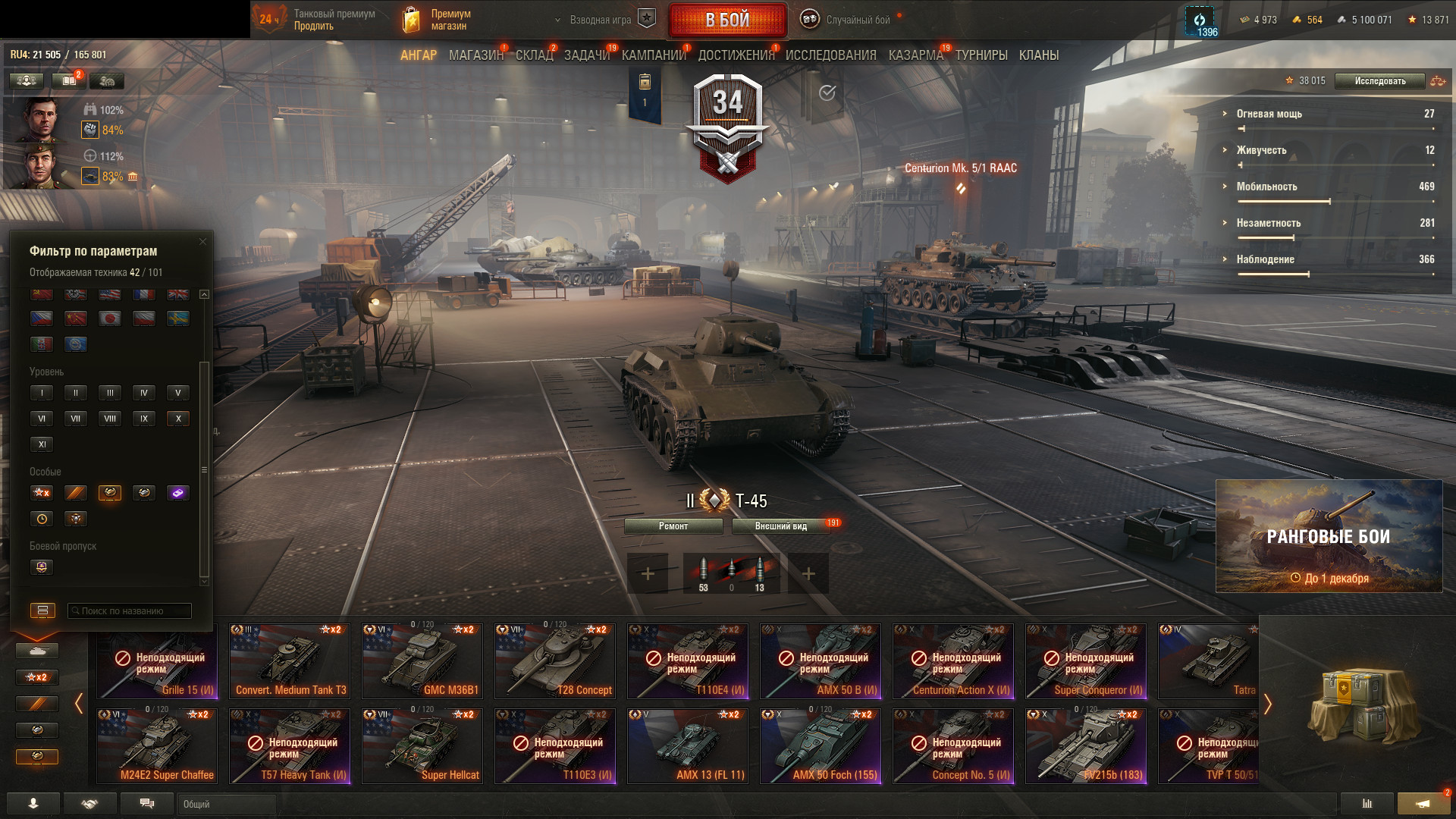
Task: Start battle with the В БОЙ button
Action: tap(727, 20)
